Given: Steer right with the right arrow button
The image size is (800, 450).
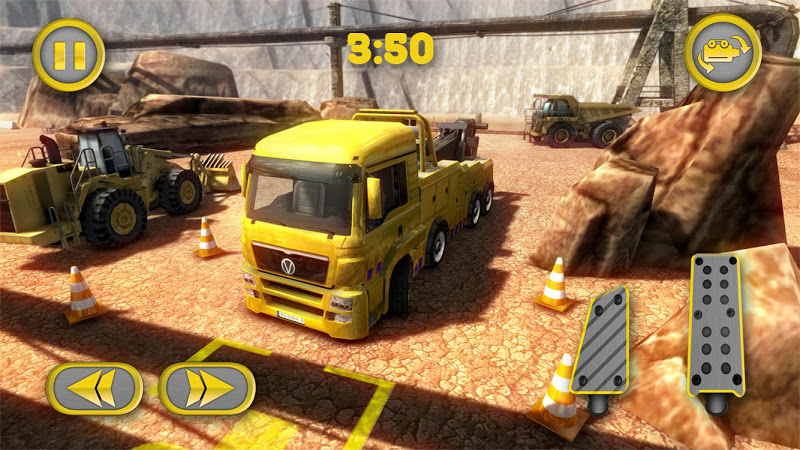Looking at the screenshot, I should click(207, 388).
